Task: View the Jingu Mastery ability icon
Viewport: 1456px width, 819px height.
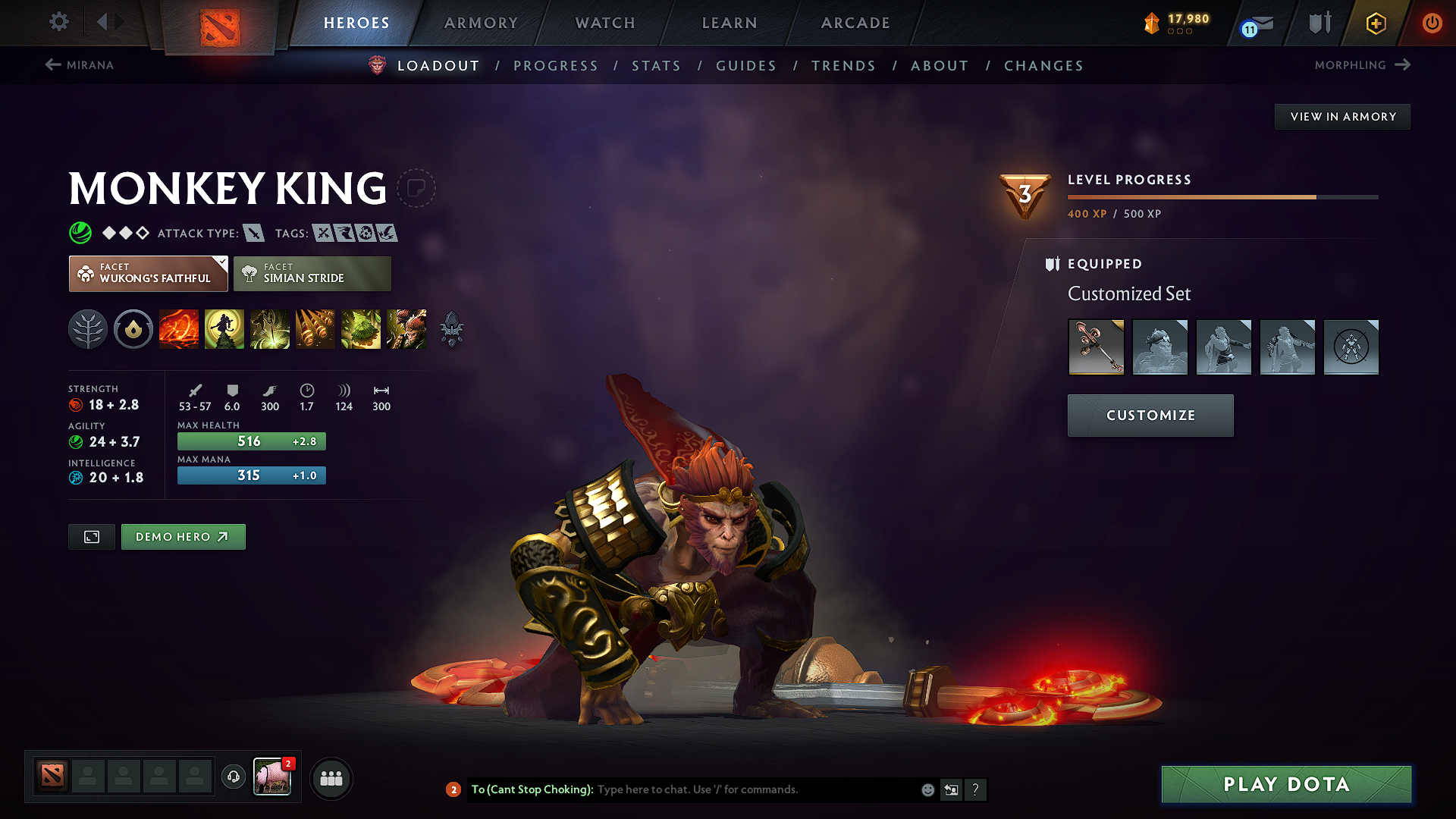Action: tap(315, 329)
